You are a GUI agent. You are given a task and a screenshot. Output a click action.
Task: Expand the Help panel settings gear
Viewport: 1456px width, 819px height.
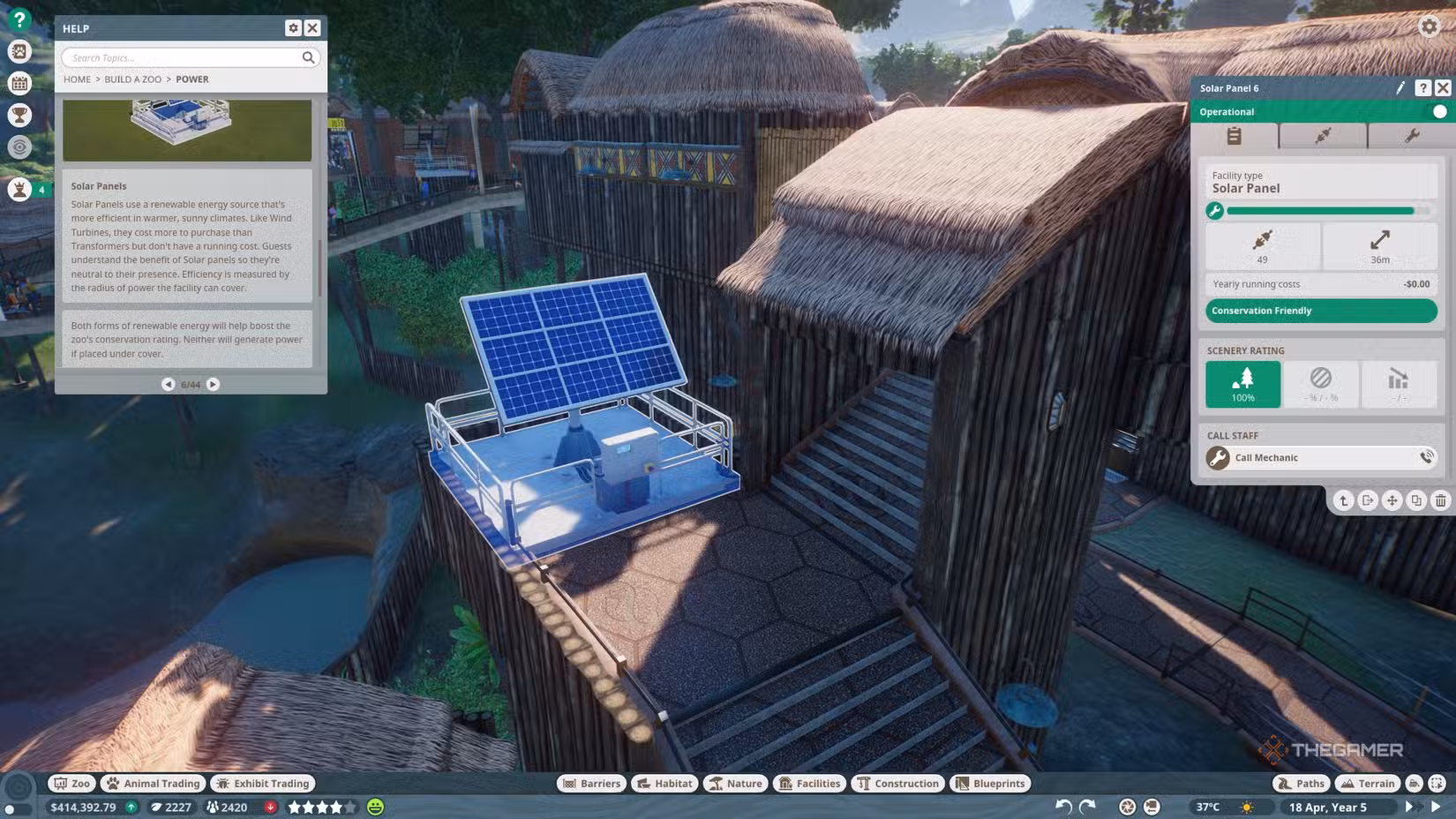coord(293,27)
